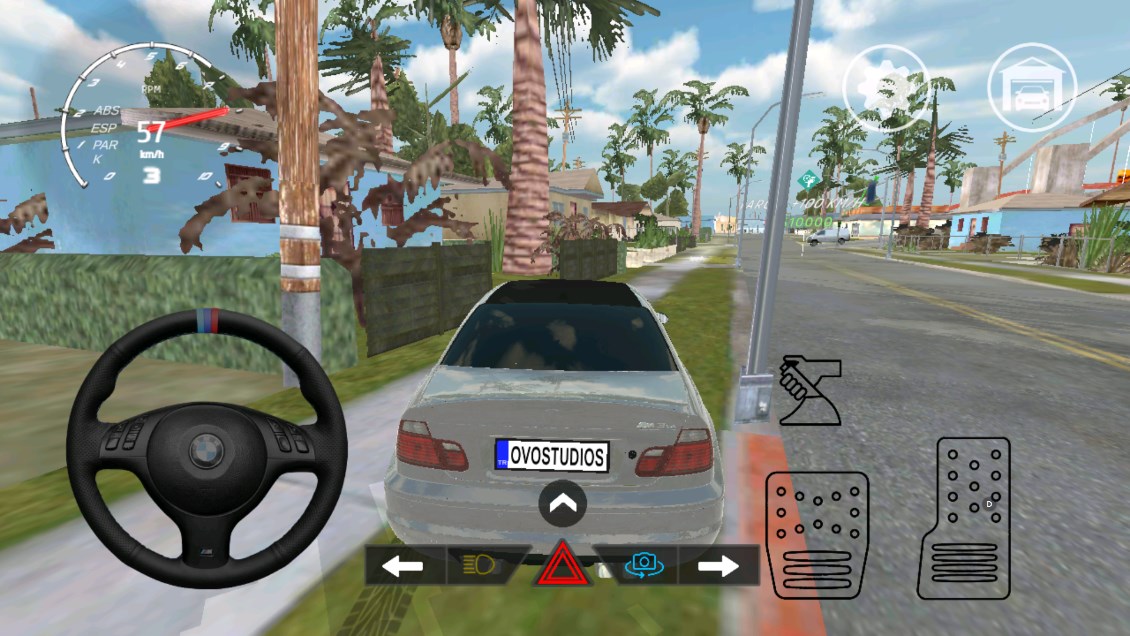Tap the brake pedal
The height and width of the screenshot is (636, 1130).
tap(816, 534)
